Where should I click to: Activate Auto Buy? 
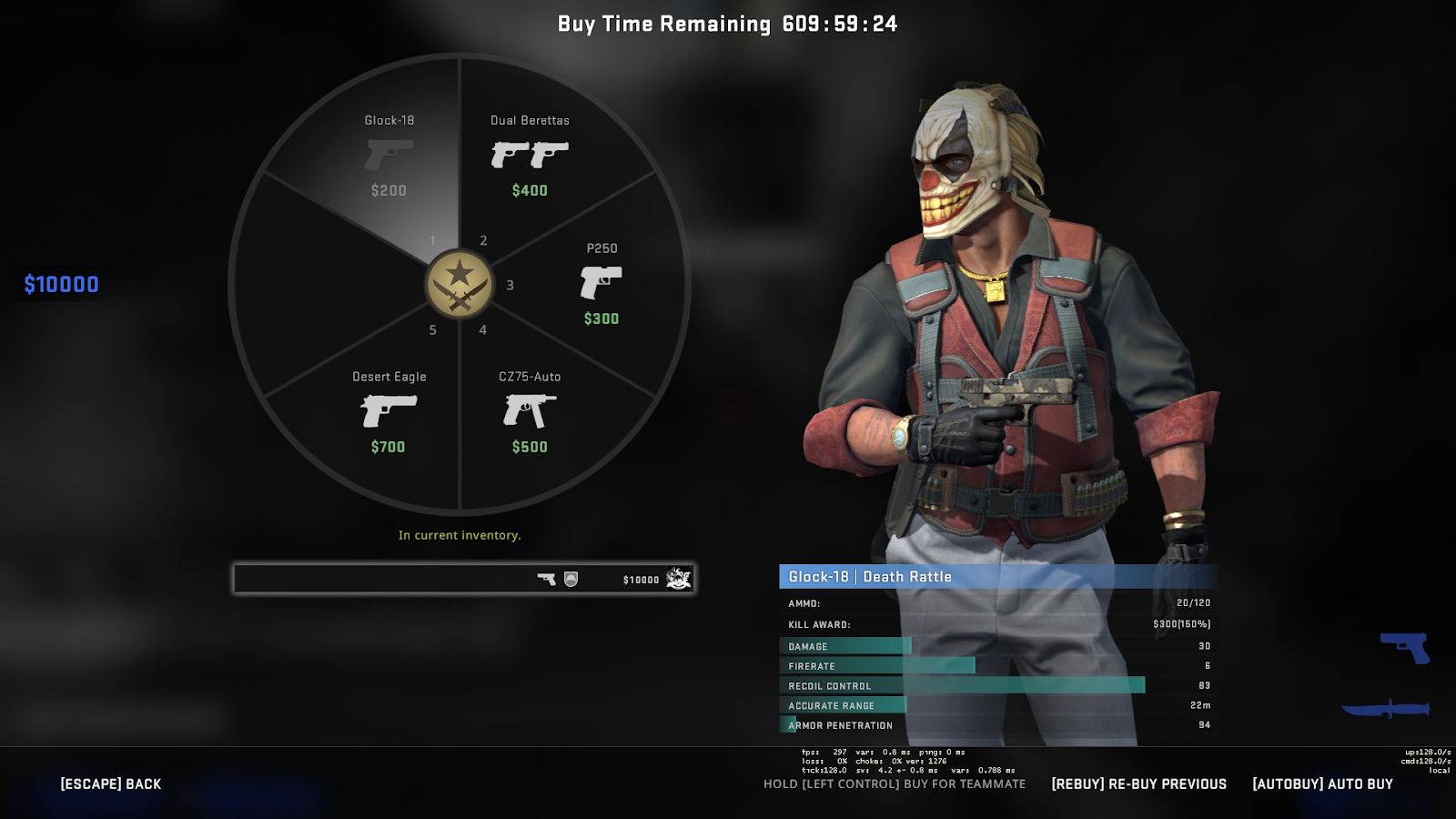[1322, 784]
